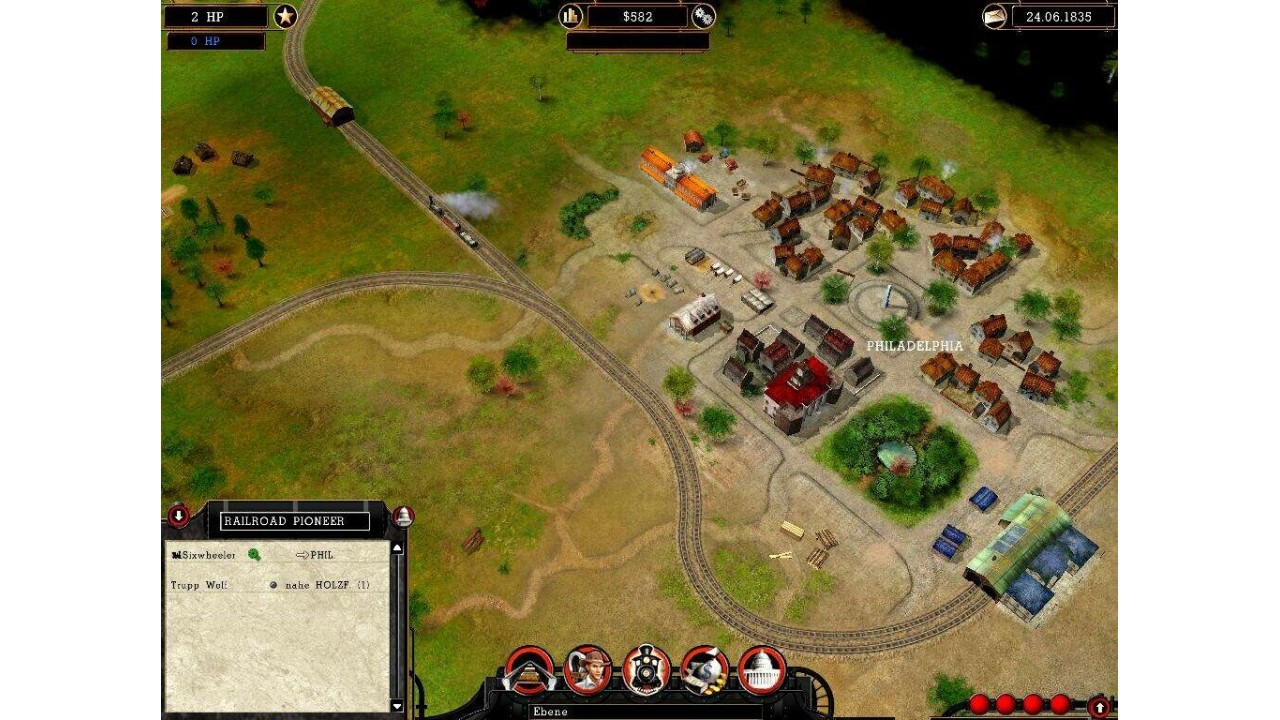The image size is (1280, 720).
Task: Select the Sixwheeler train list entry
Action: point(204,555)
